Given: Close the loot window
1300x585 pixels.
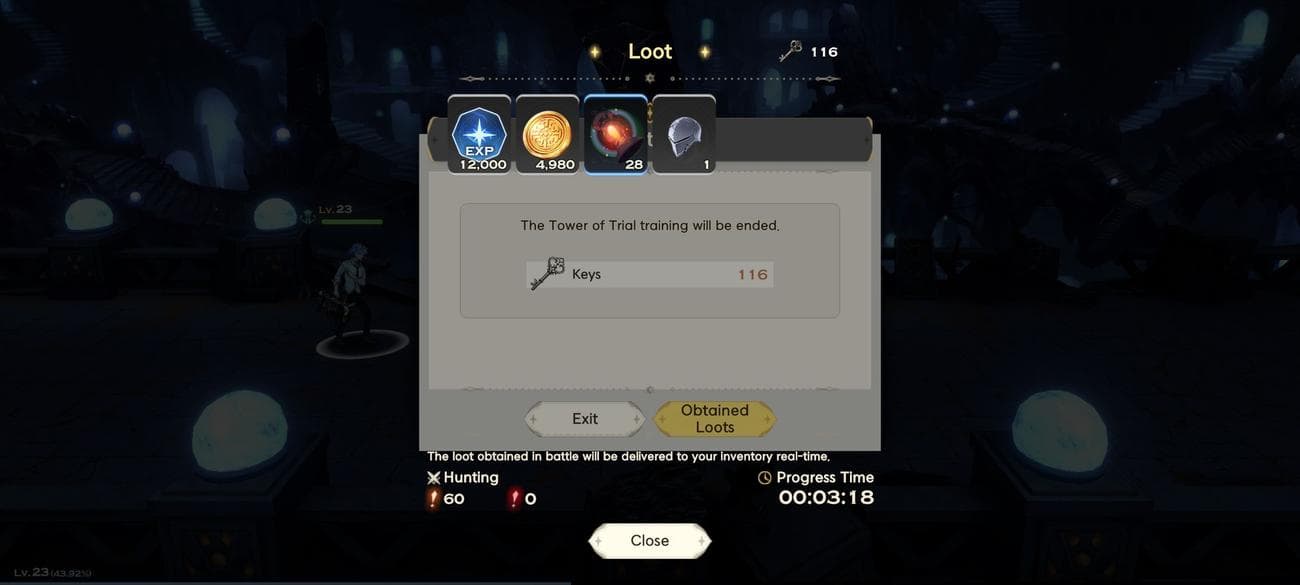Looking at the screenshot, I should tap(649, 540).
